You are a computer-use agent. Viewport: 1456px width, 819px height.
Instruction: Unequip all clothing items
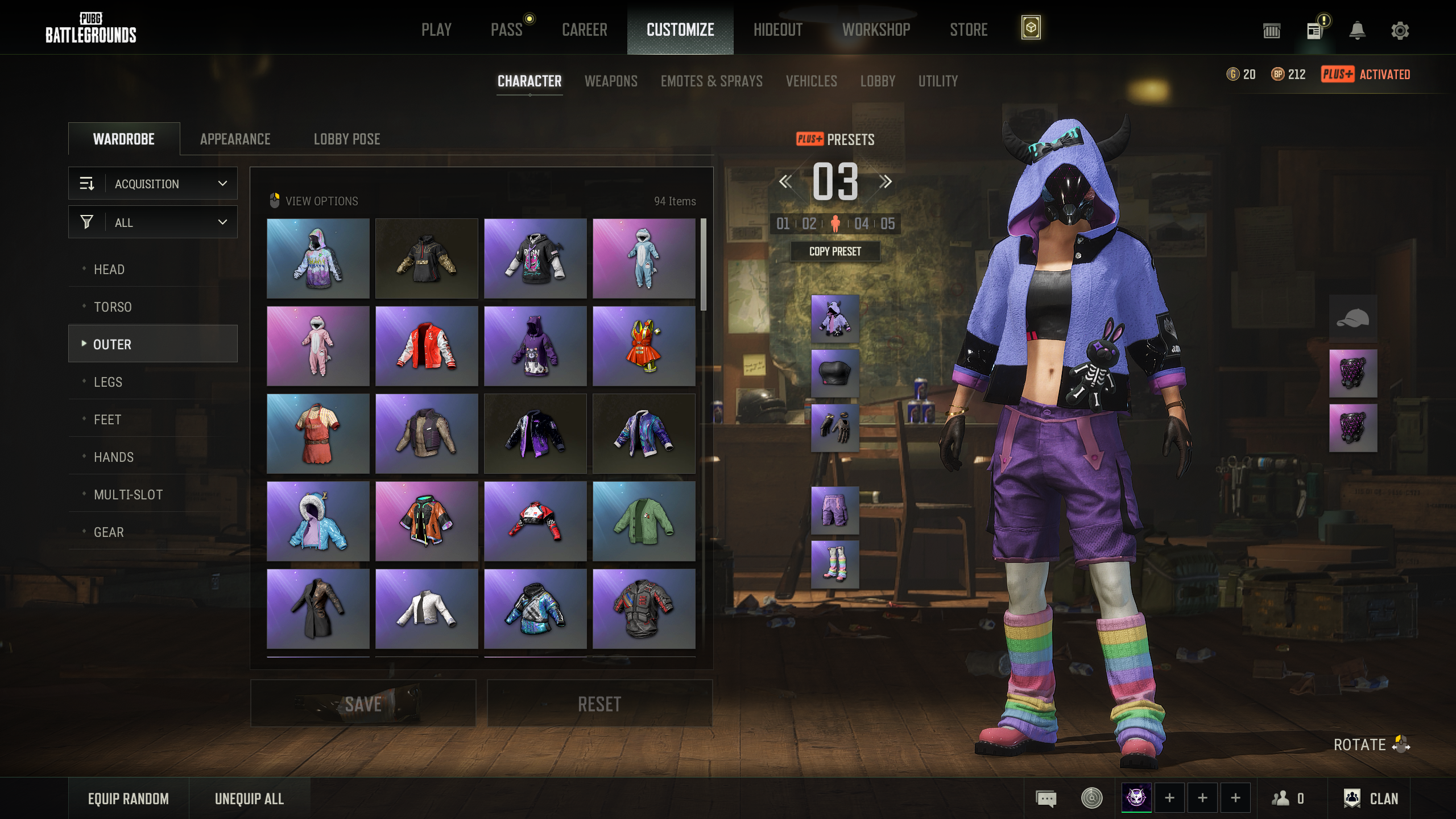coord(249,799)
